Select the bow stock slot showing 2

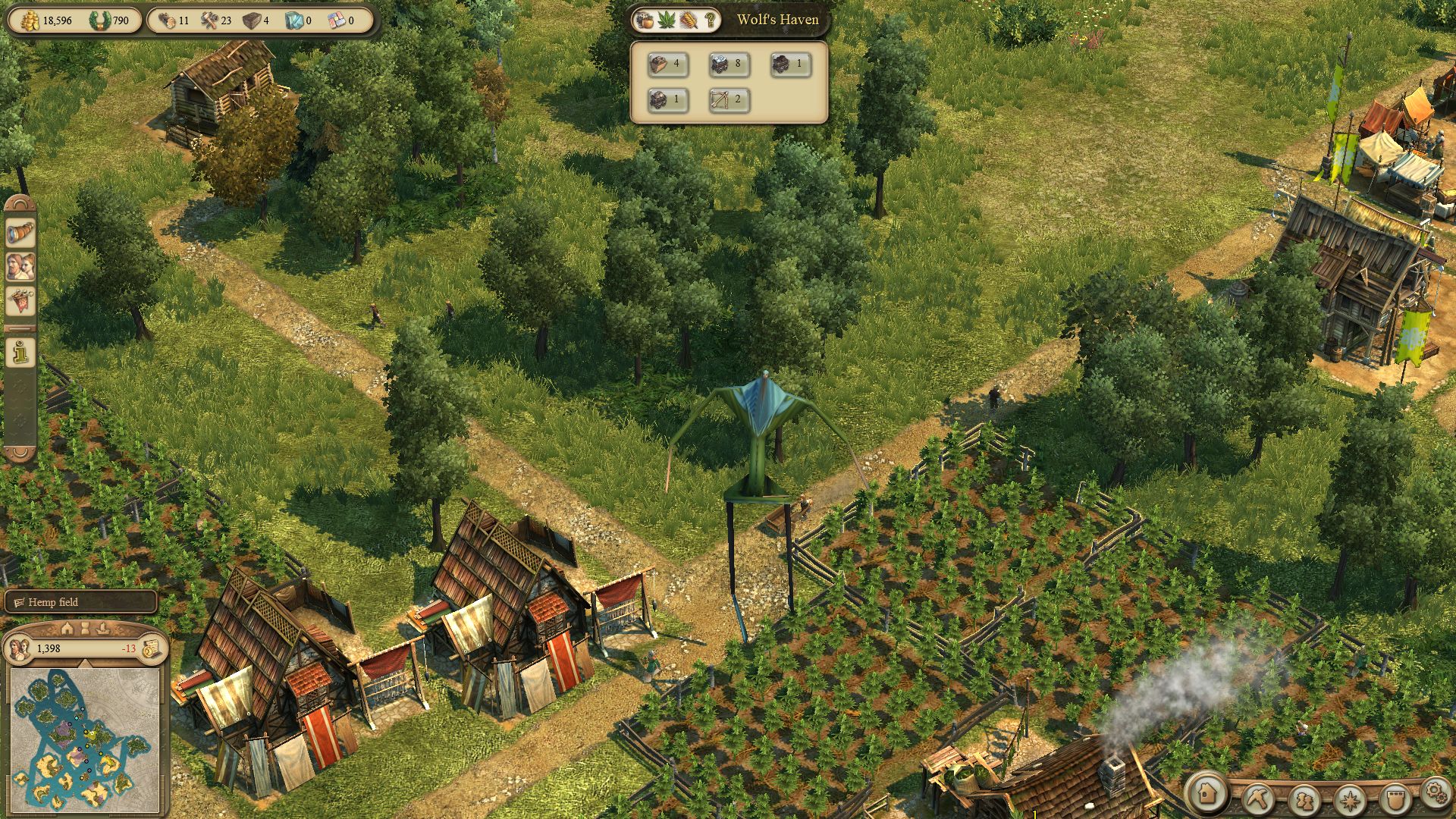[x=729, y=99]
